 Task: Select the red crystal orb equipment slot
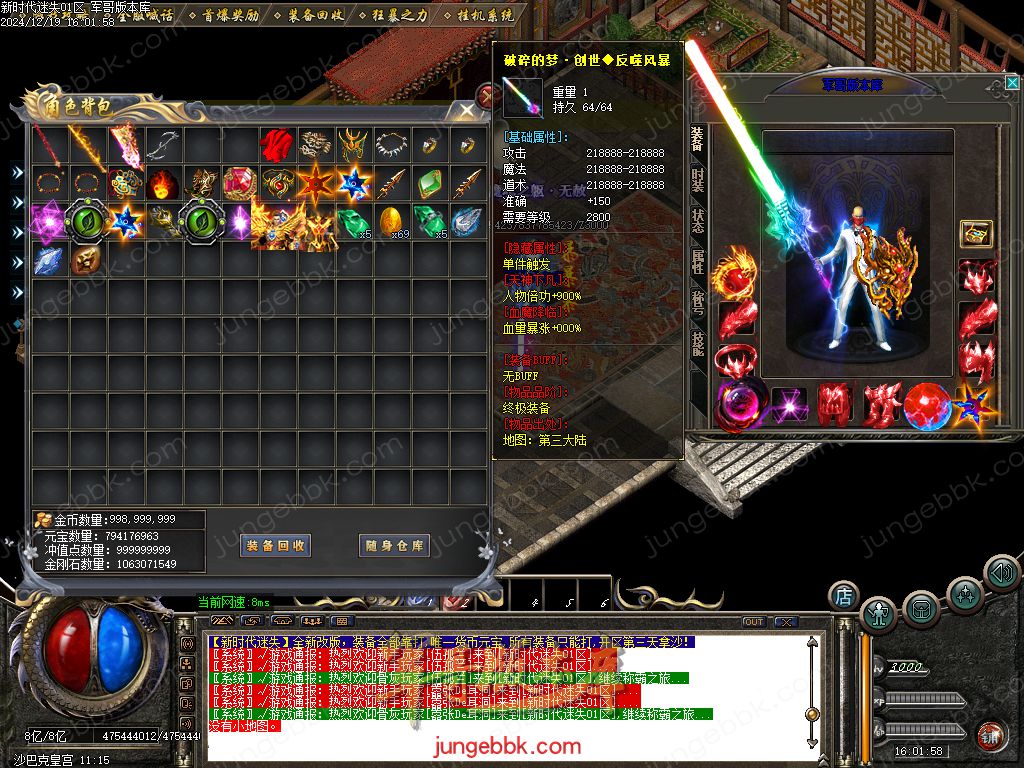click(x=926, y=406)
